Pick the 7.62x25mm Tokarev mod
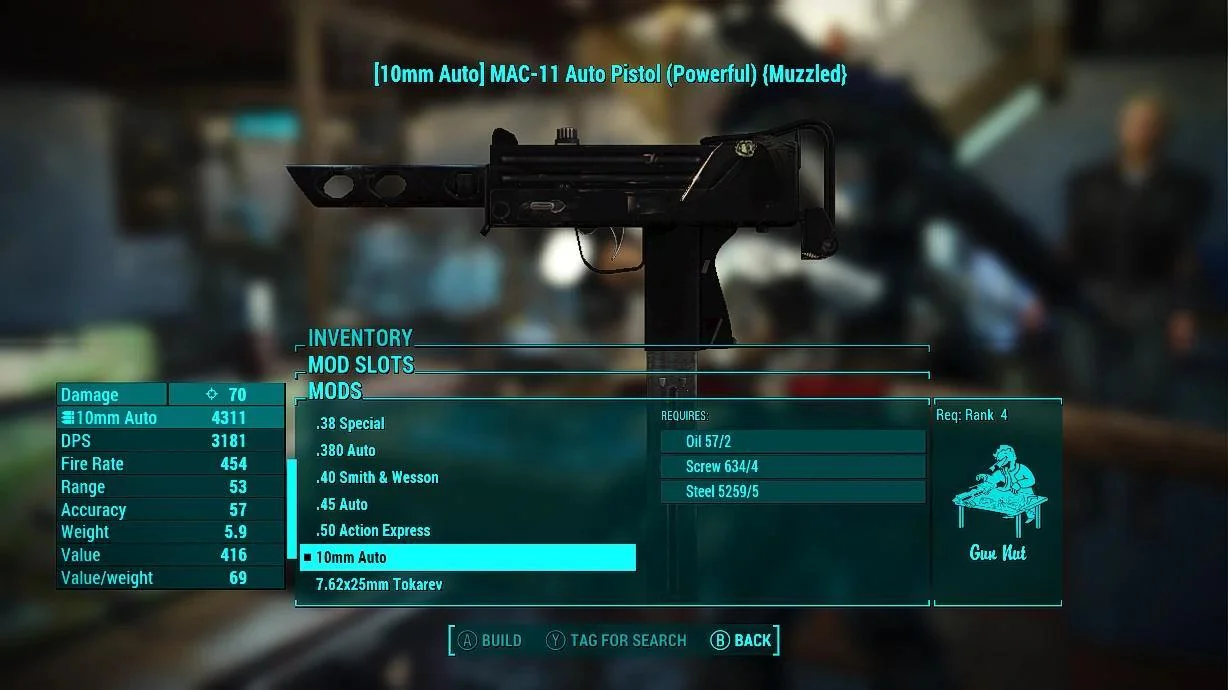This screenshot has width=1228, height=690. (x=379, y=585)
